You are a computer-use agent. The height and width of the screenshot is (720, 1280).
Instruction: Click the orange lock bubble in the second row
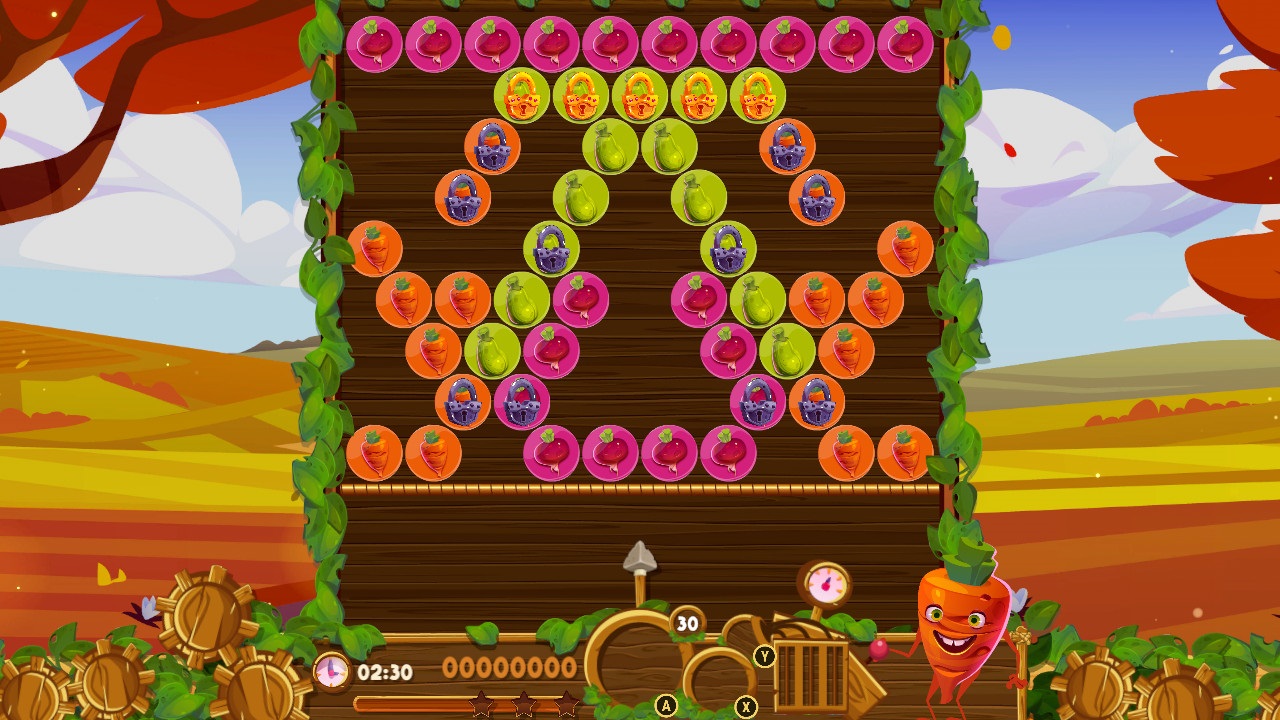pyautogui.click(x=522, y=94)
